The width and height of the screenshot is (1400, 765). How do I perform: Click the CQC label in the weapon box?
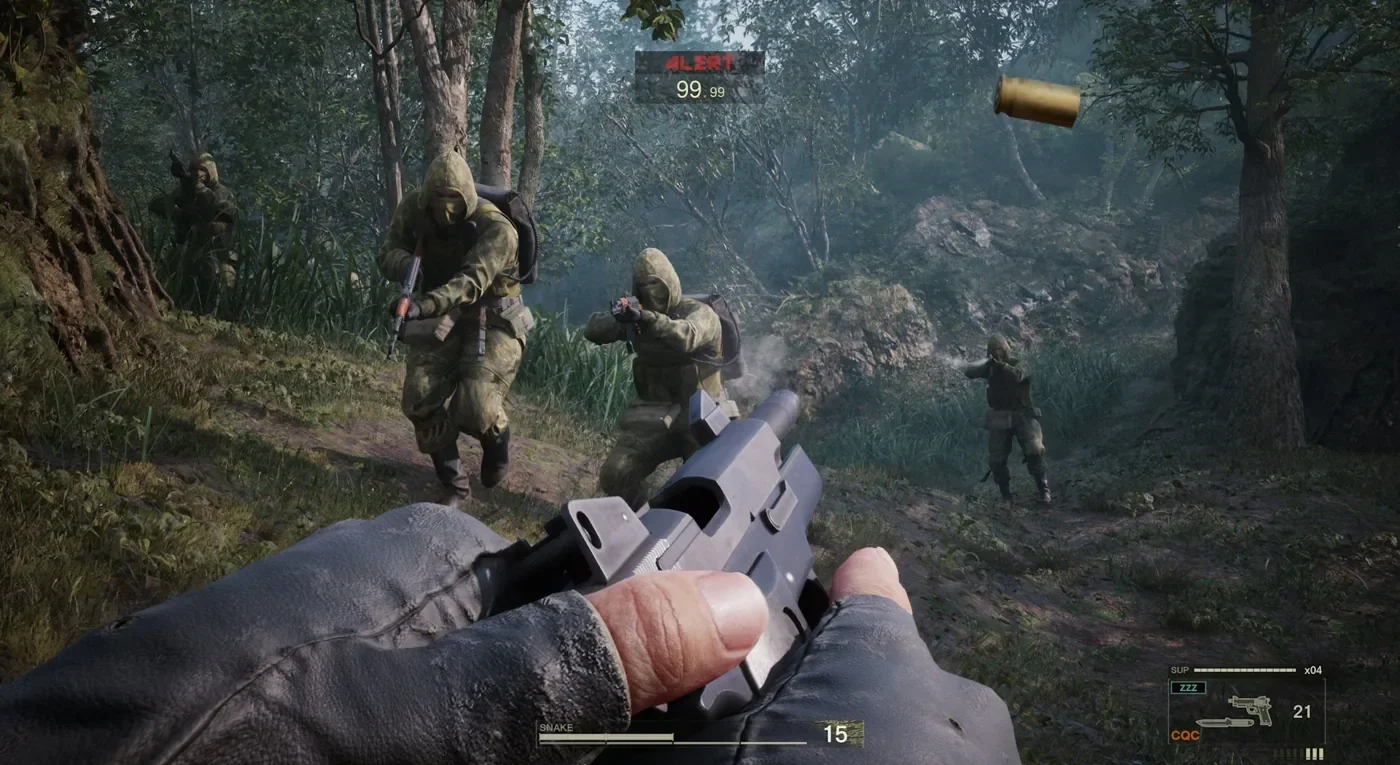pos(1185,734)
